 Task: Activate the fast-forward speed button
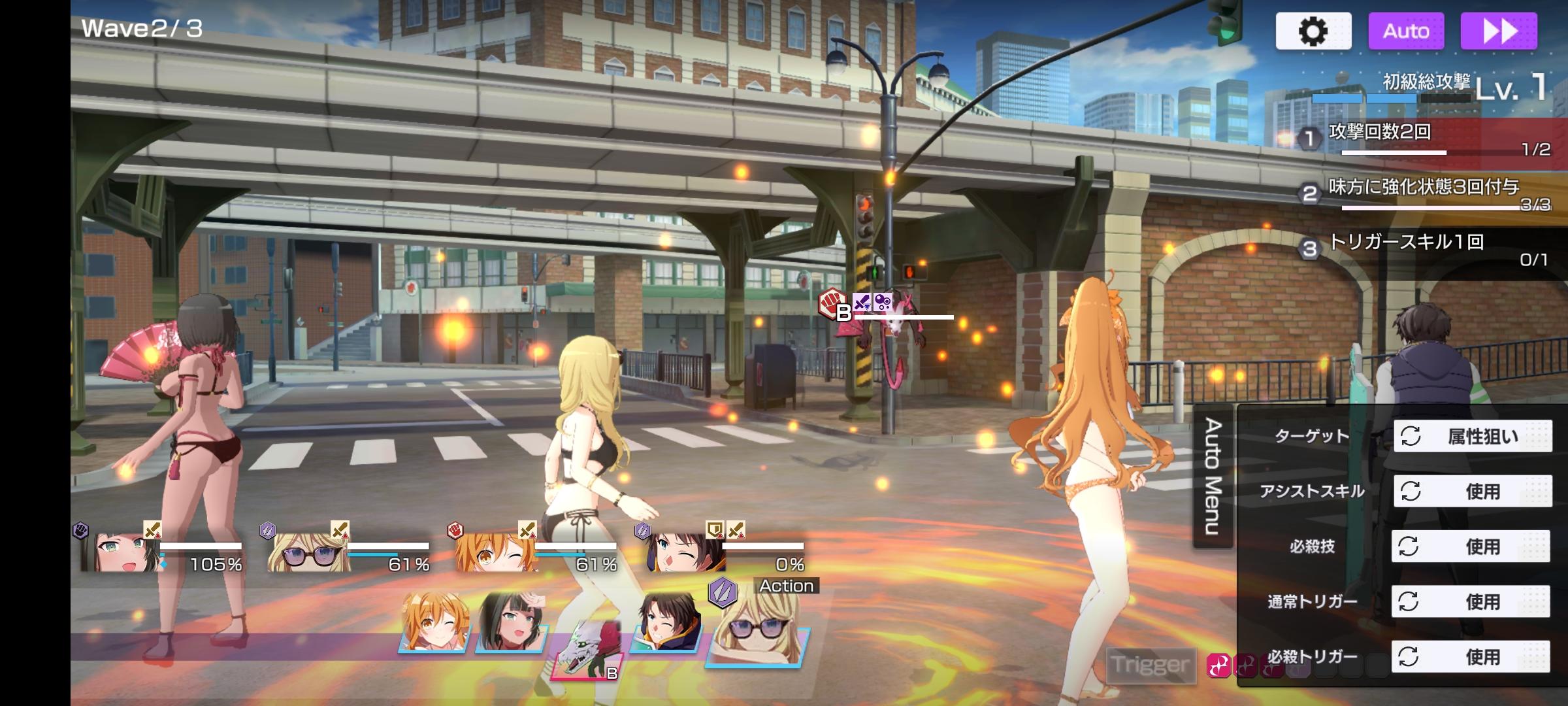1499,31
